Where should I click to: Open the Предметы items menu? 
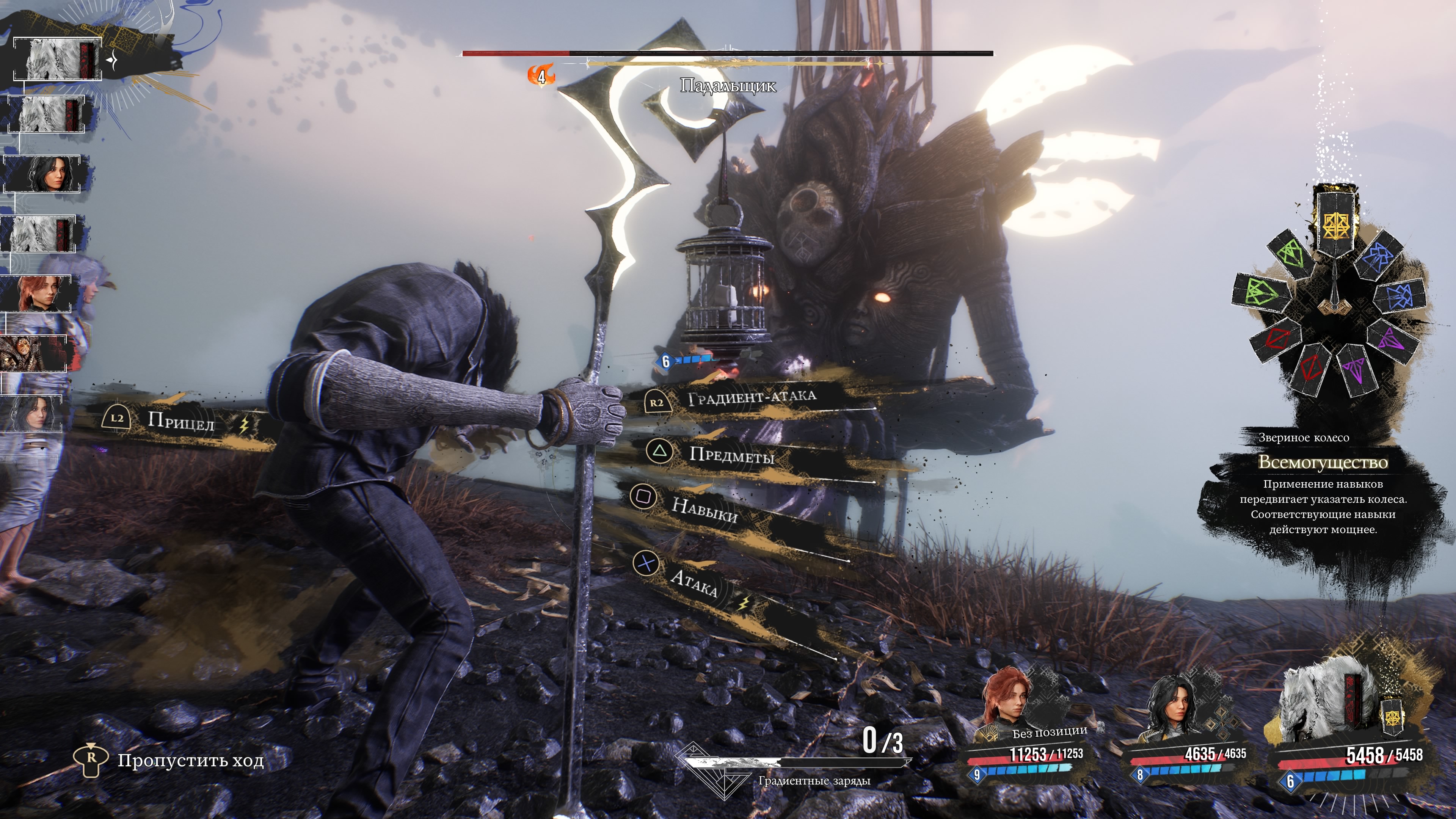click(731, 455)
